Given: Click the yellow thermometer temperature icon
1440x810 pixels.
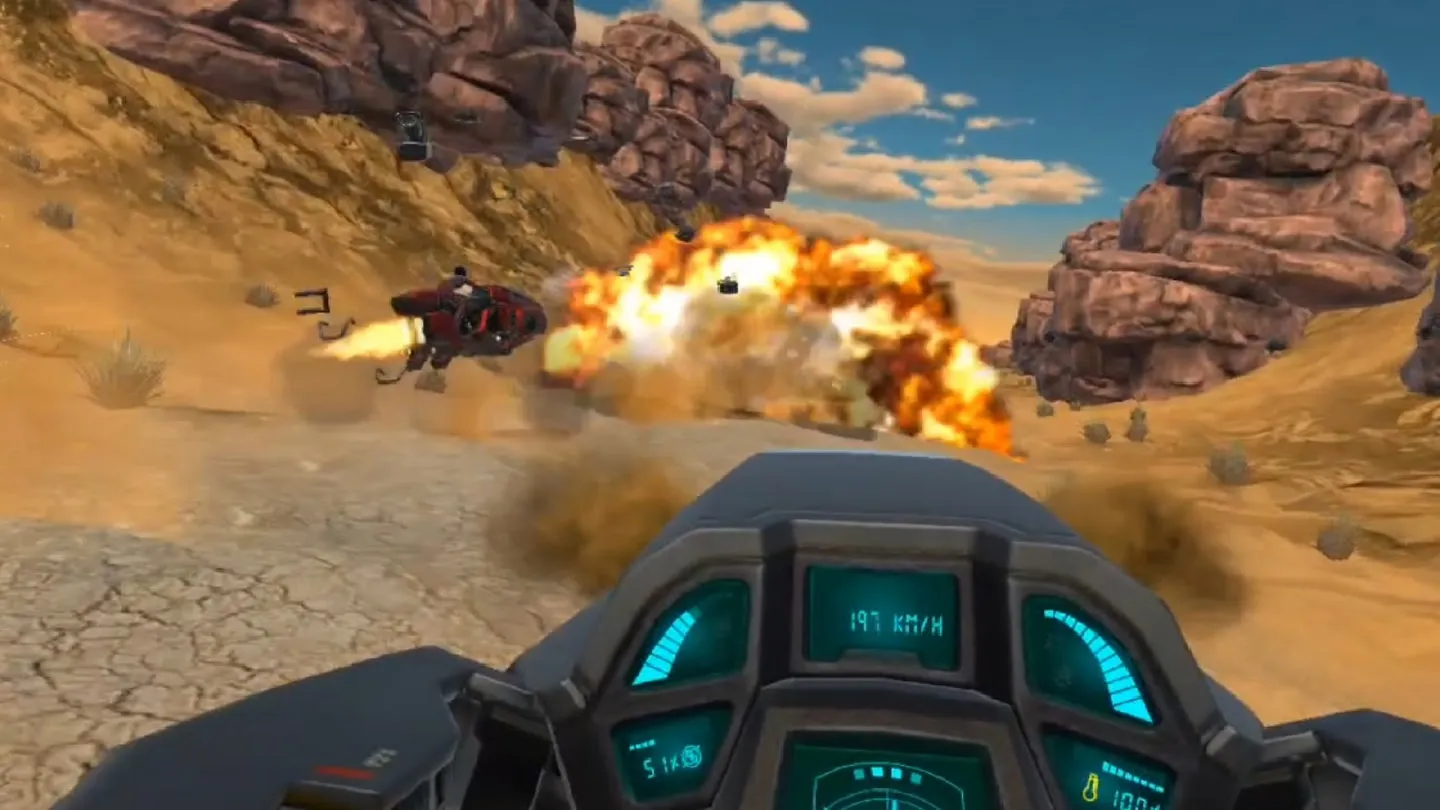Looking at the screenshot, I should coord(1093,788).
